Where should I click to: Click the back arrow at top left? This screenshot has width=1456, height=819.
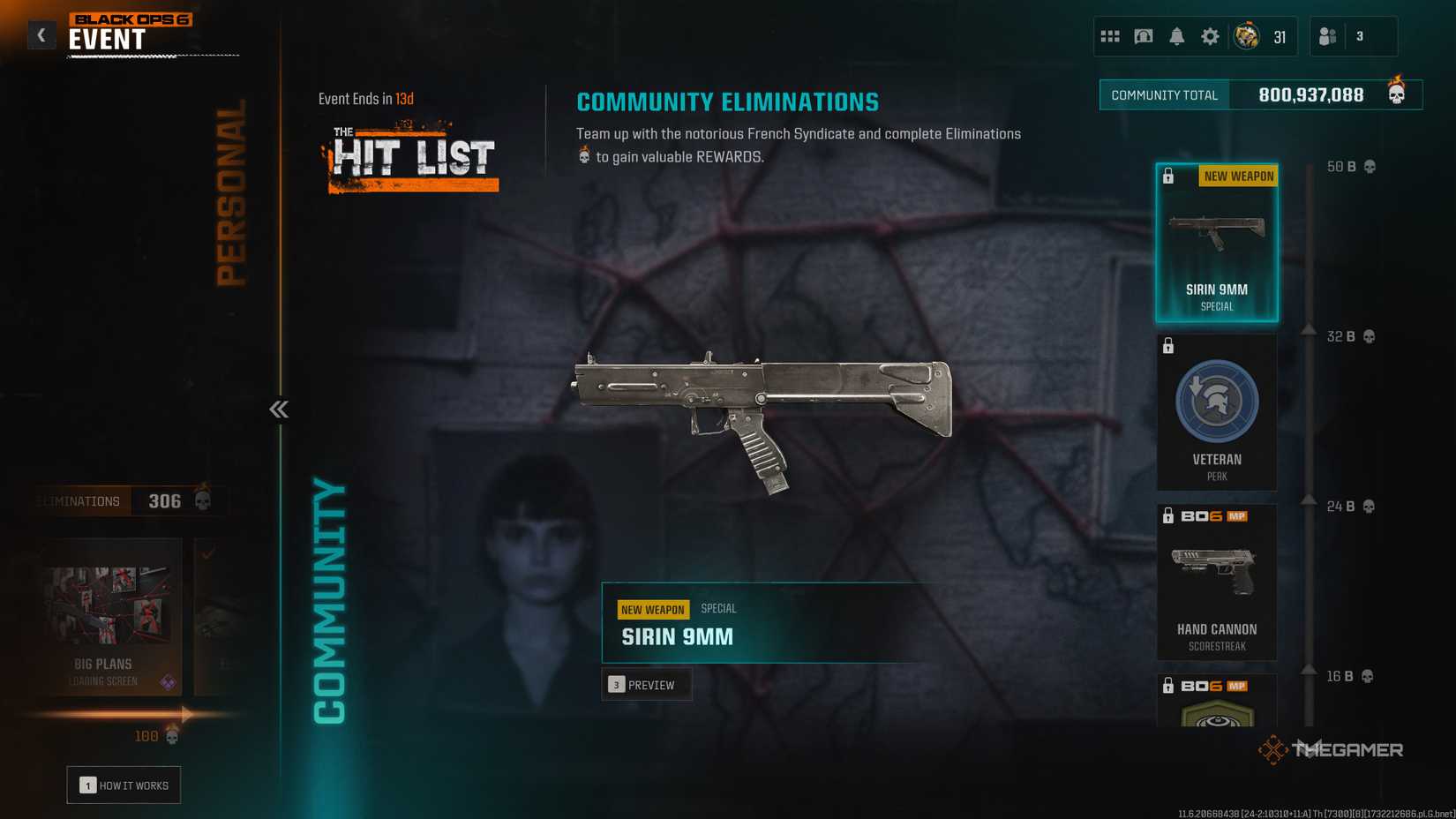coord(41,34)
